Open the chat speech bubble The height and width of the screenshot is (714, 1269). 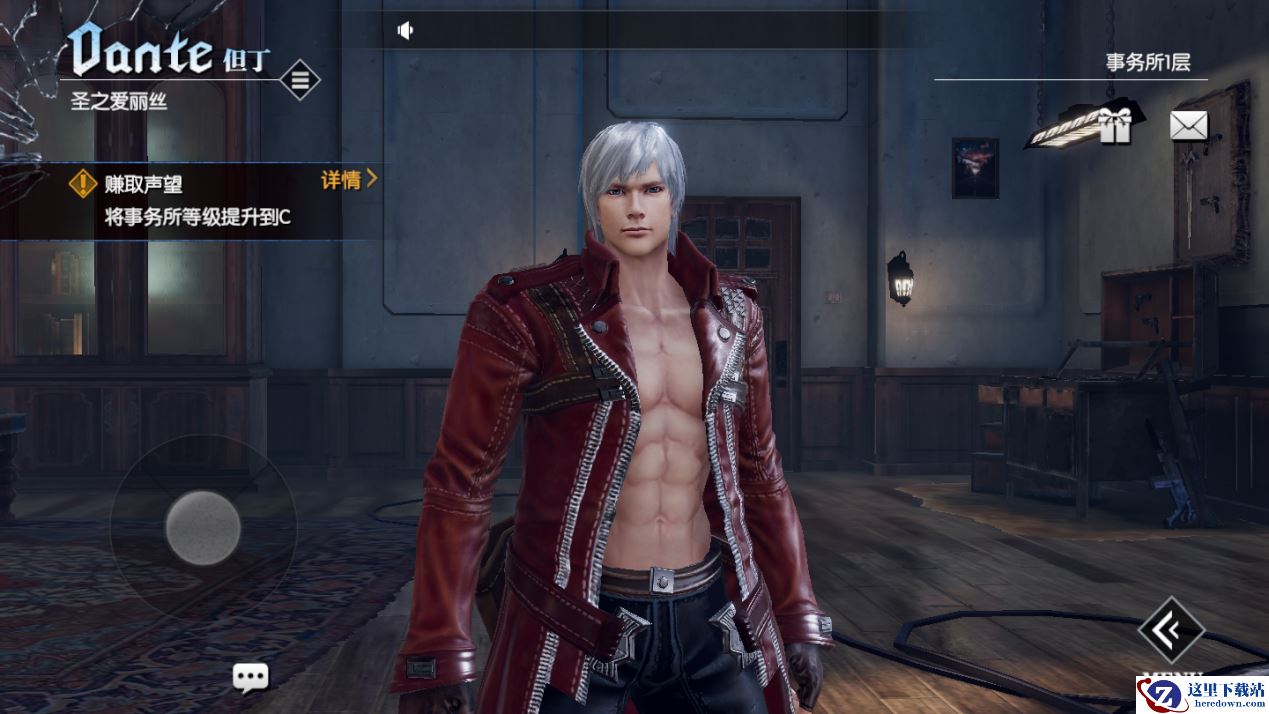tap(250, 677)
